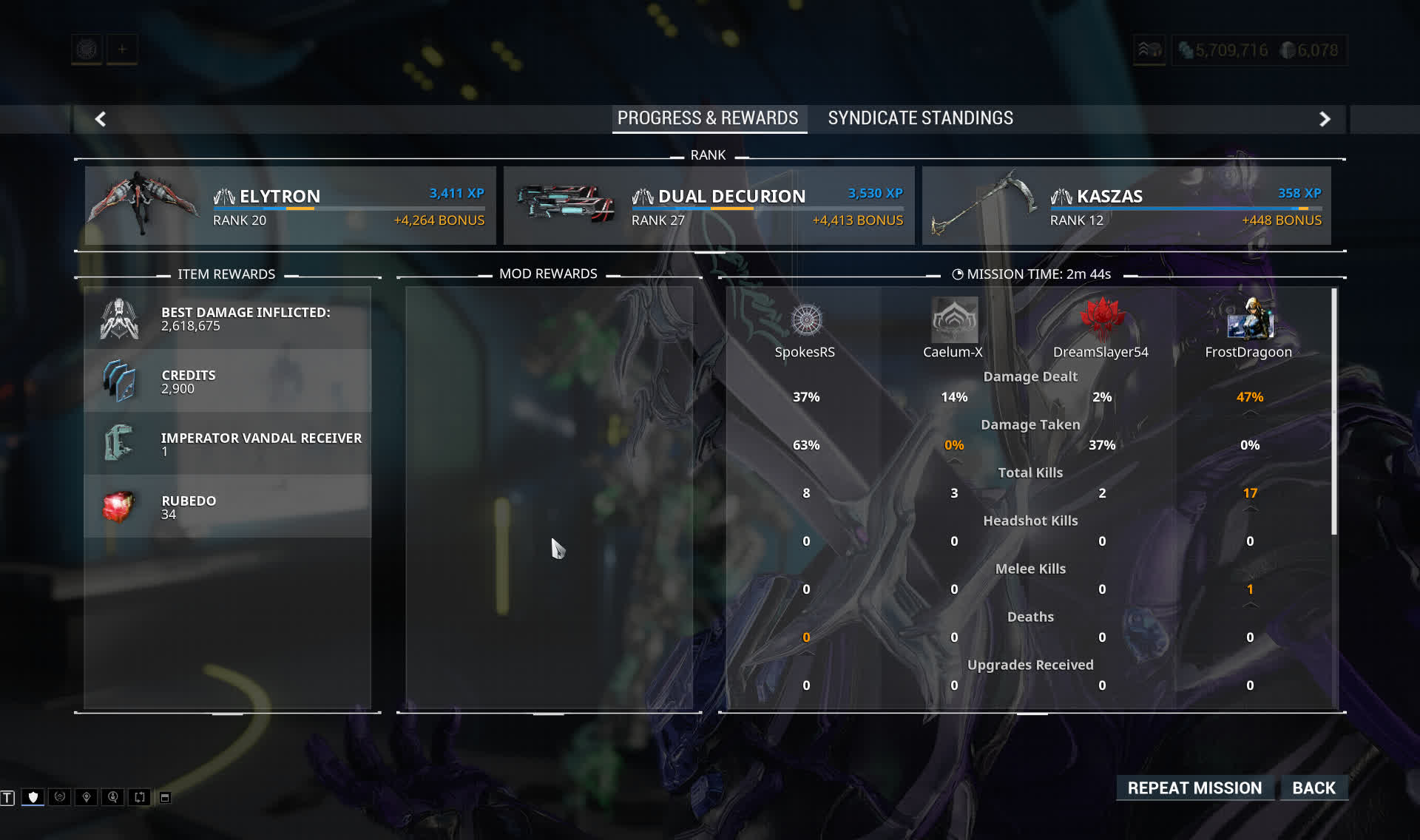The width and height of the screenshot is (1420, 840).
Task: Select the Kaszas rank card
Action: pyautogui.click(x=1126, y=206)
